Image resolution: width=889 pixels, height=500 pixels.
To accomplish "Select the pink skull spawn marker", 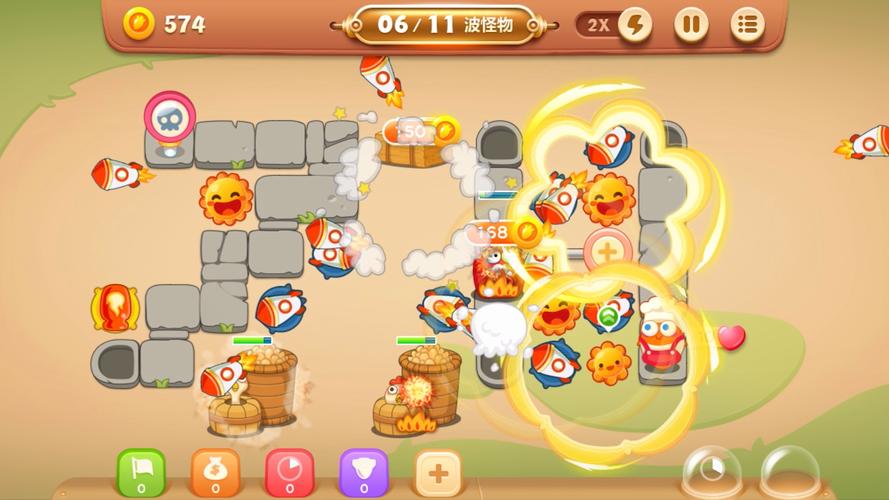I will click(167, 119).
